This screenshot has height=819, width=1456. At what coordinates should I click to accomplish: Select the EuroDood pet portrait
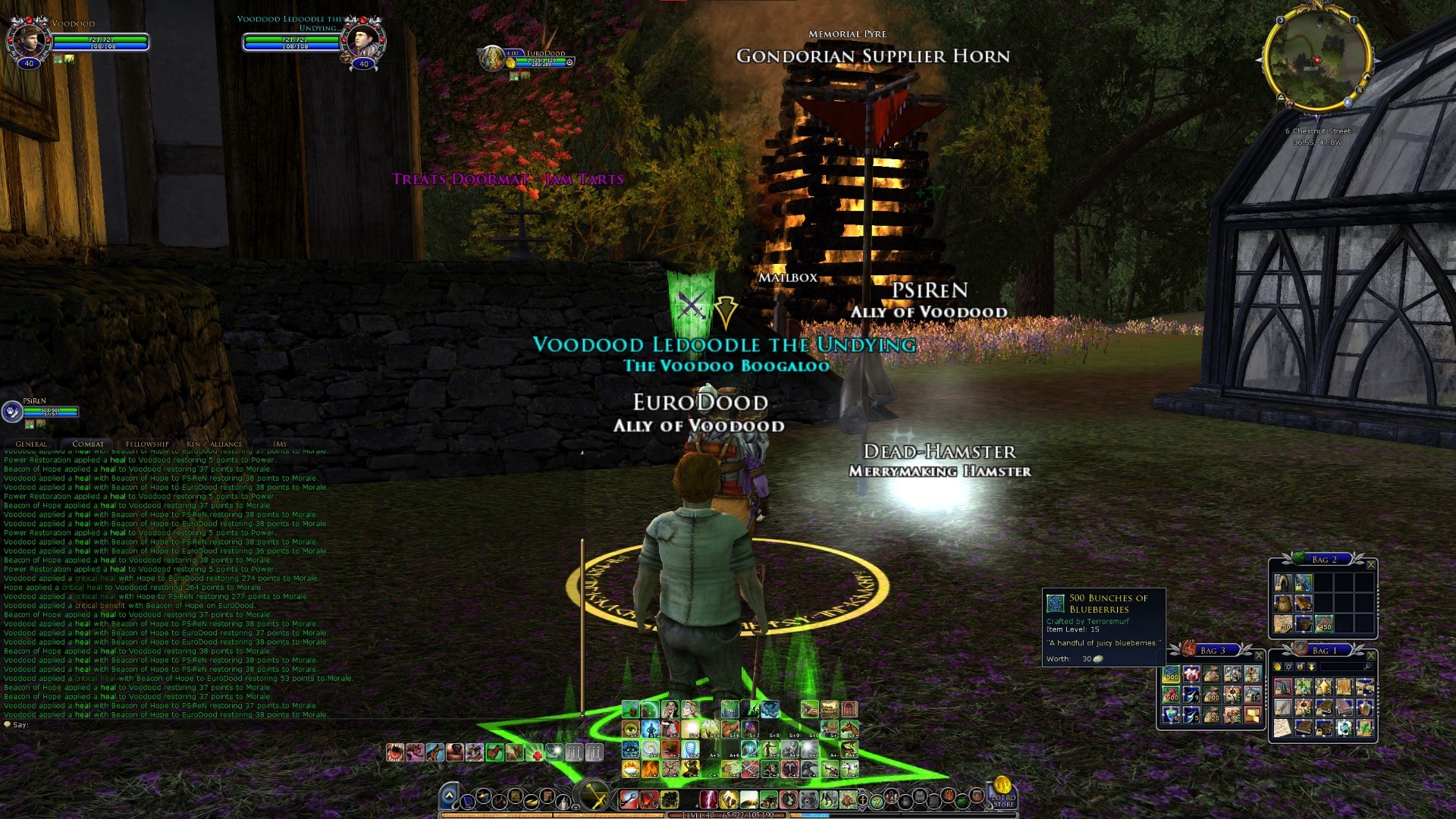pyautogui.click(x=494, y=58)
